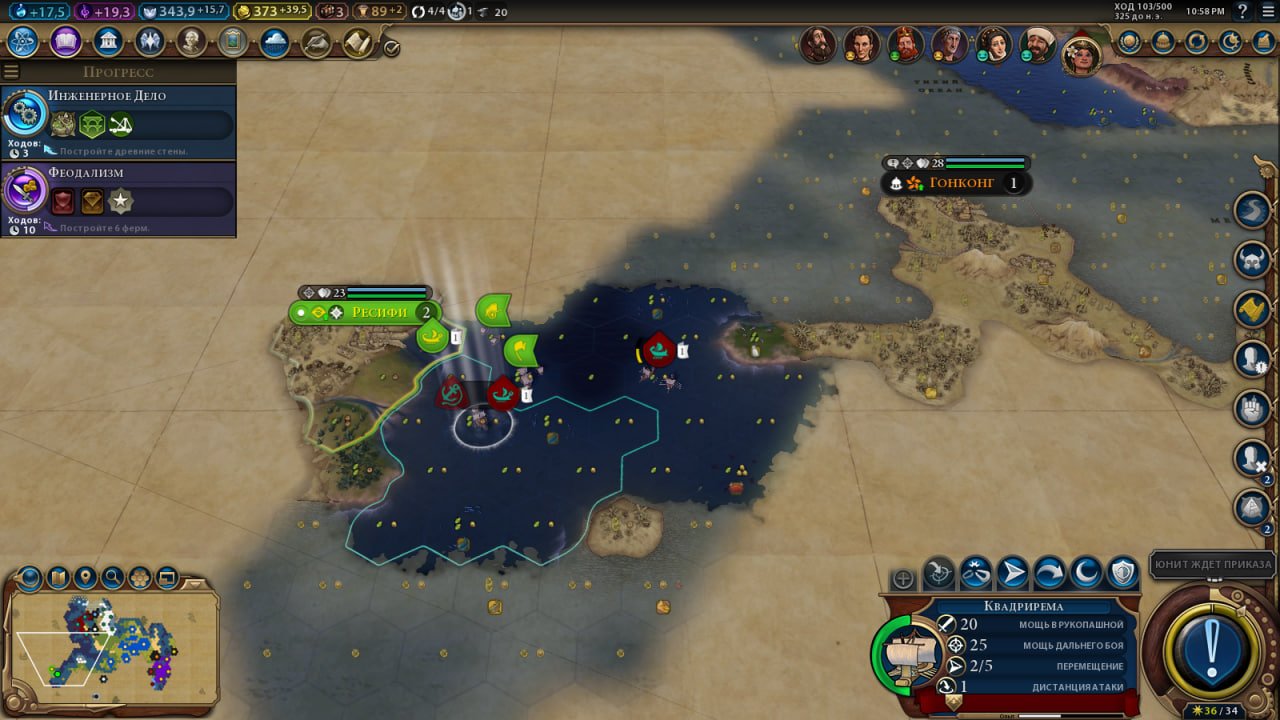Open the great people portrait icon
The height and width of the screenshot is (720, 1280).
click(x=191, y=42)
